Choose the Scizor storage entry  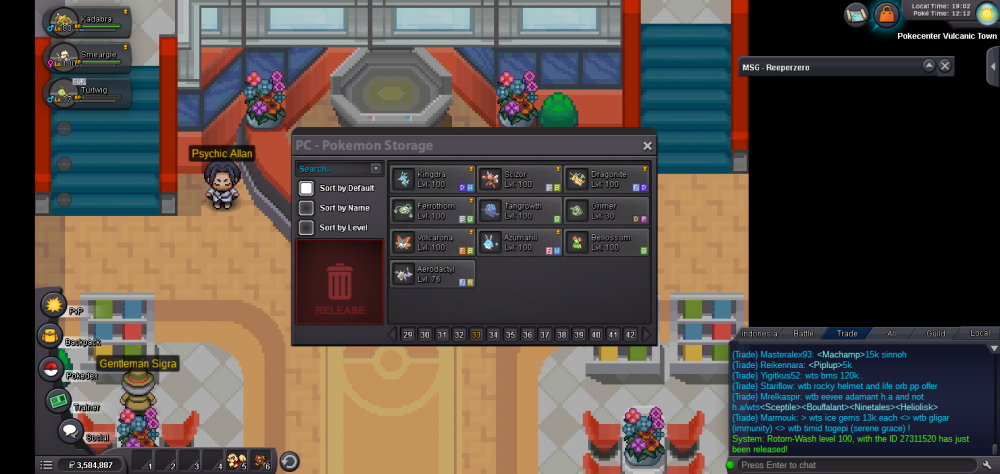click(519, 179)
